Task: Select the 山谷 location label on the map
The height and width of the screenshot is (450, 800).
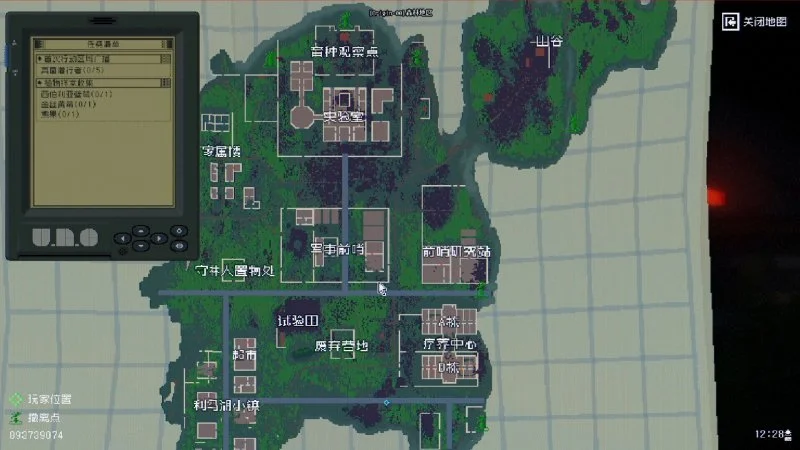Action: click(549, 42)
